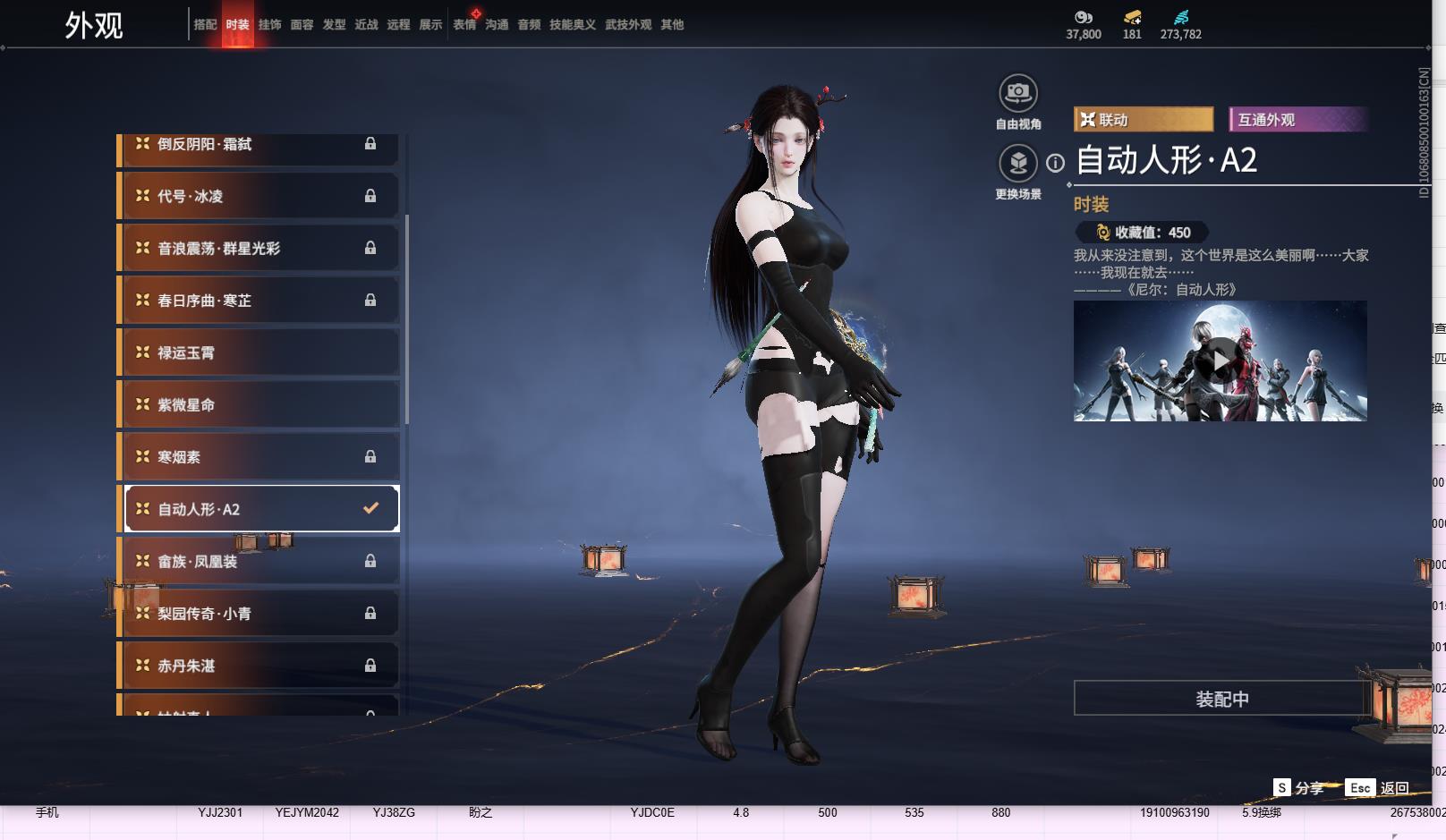Select the 其他 tab
Image resolution: width=1446 pixels, height=840 pixels.
672,25
